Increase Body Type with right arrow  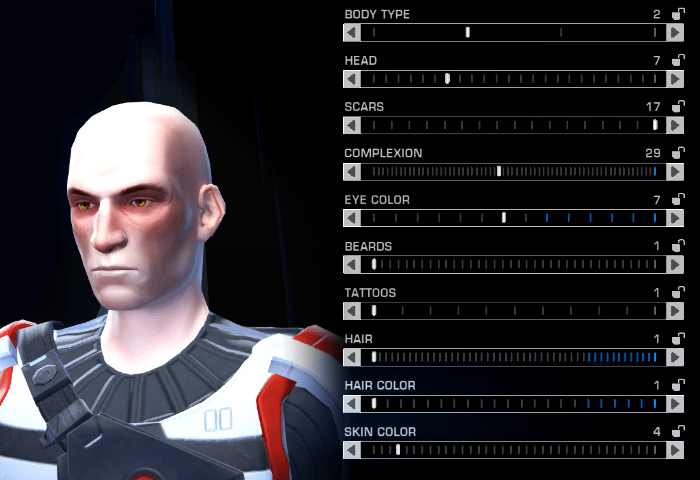[676, 32]
